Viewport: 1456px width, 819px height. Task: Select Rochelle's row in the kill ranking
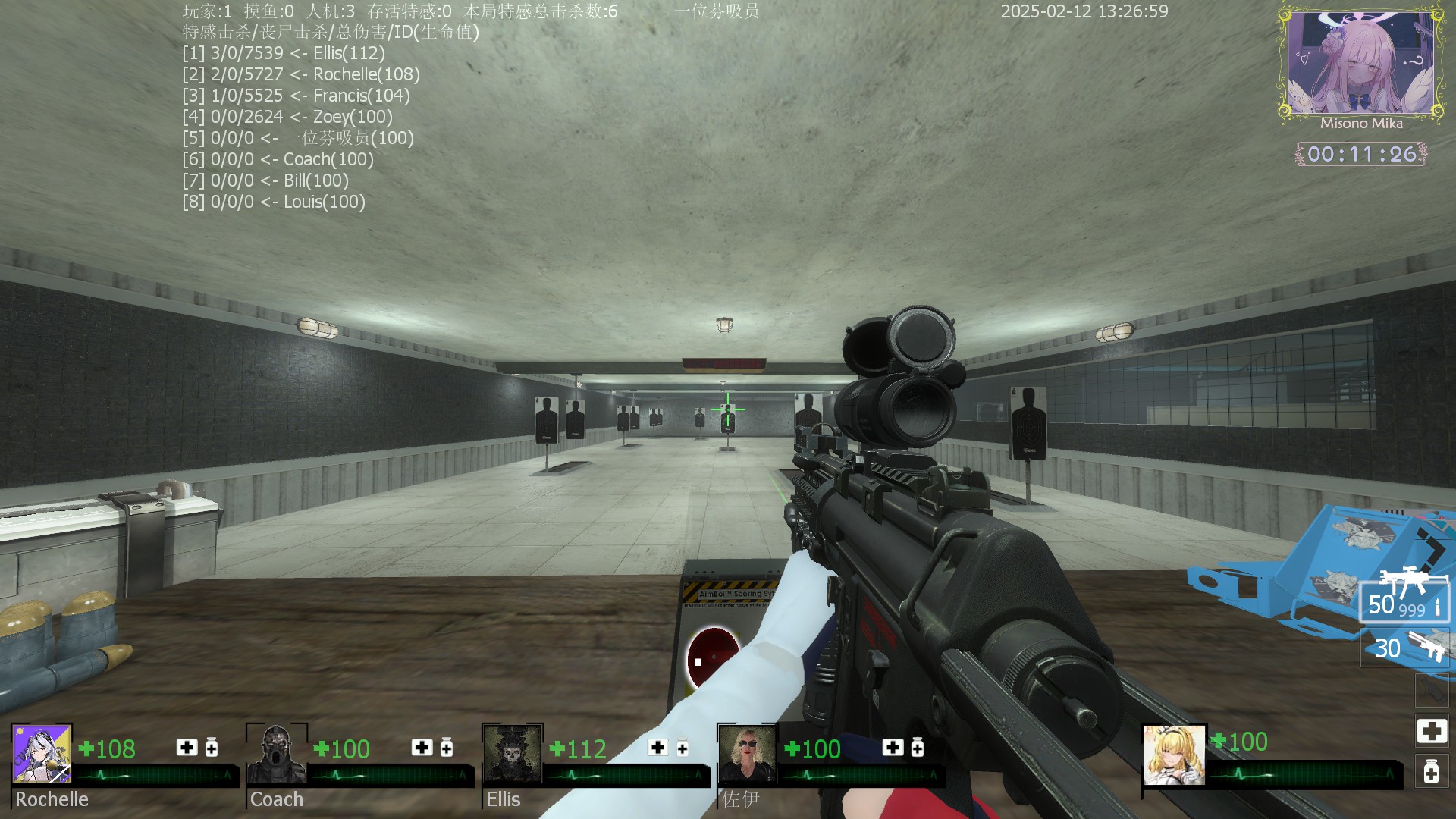pos(301,74)
